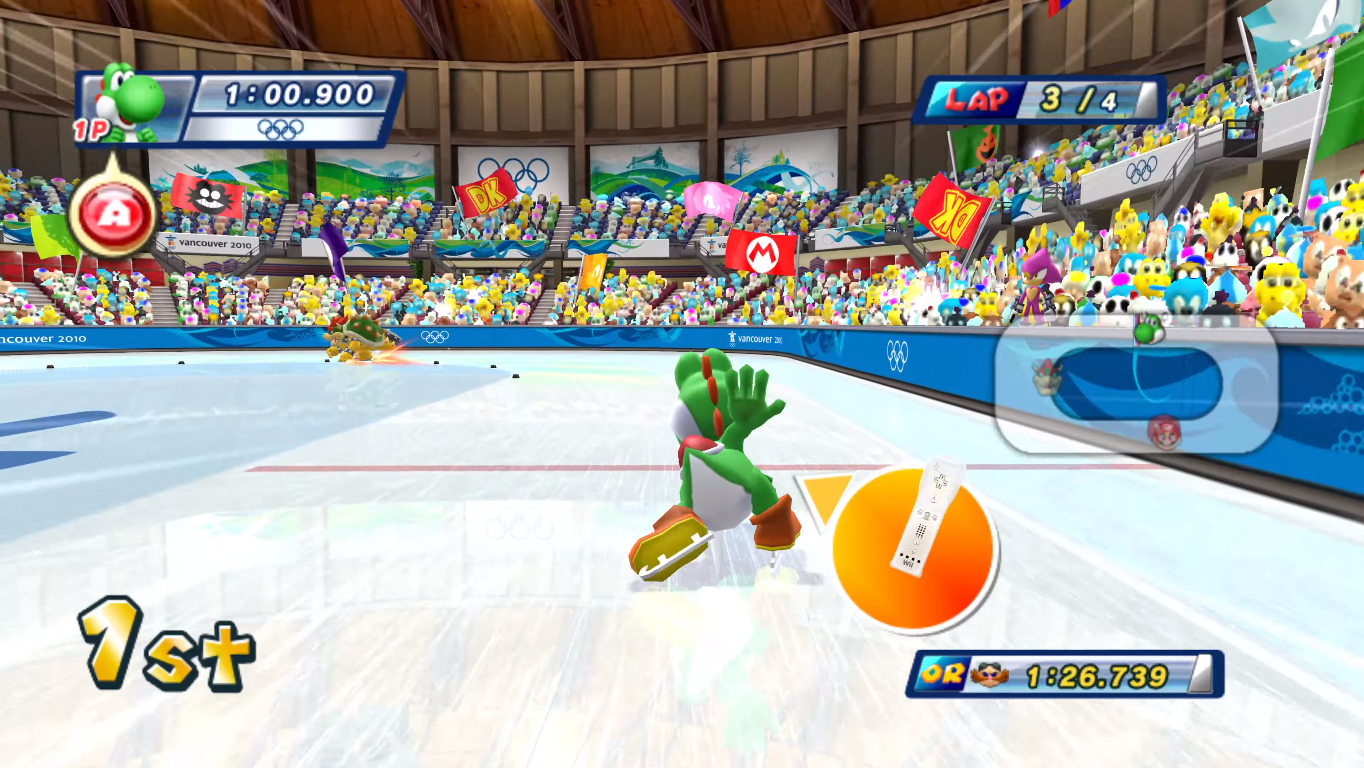Click Bowser's head marker on the minimap
The width and height of the screenshot is (1364, 768).
(x=1047, y=377)
